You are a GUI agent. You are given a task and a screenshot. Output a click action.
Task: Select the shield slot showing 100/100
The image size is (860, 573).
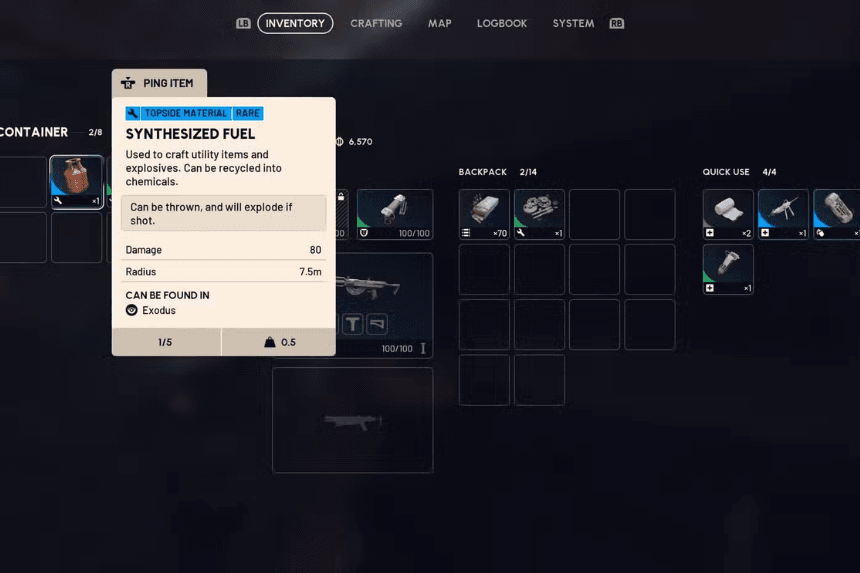click(x=395, y=215)
